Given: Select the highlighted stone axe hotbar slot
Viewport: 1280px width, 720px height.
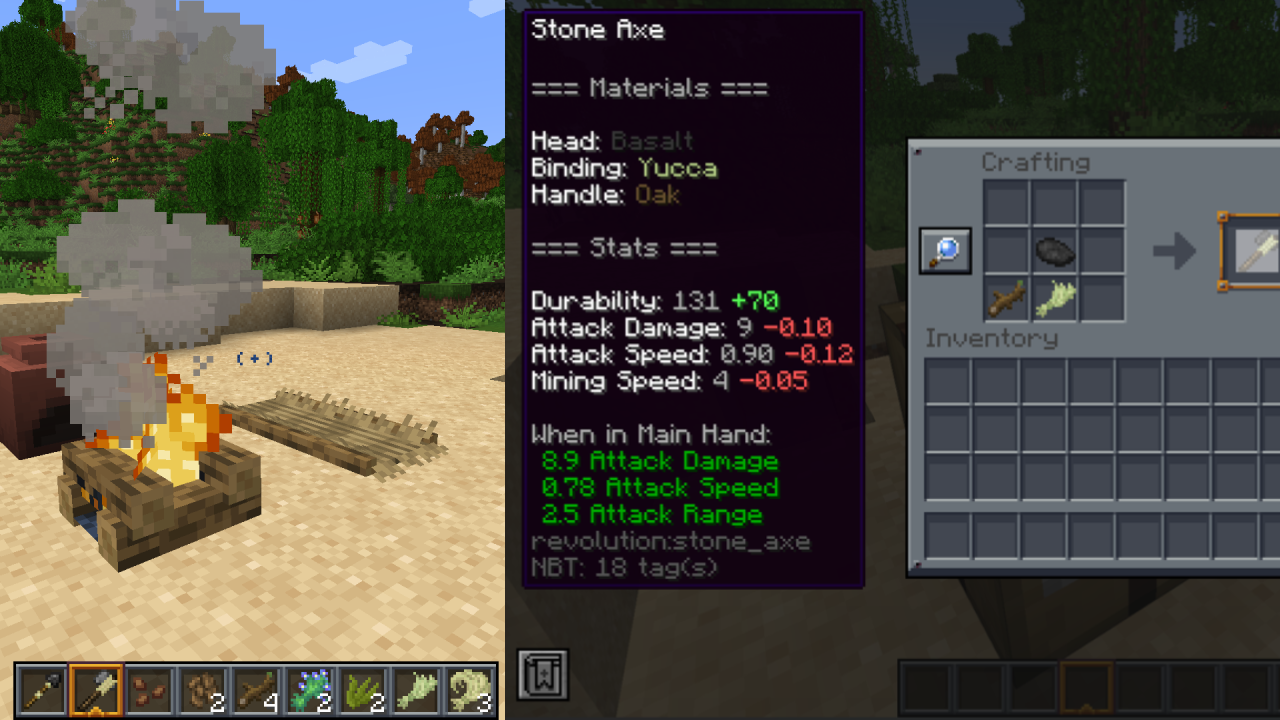Looking at the screenshot, I should coord(96,689).
